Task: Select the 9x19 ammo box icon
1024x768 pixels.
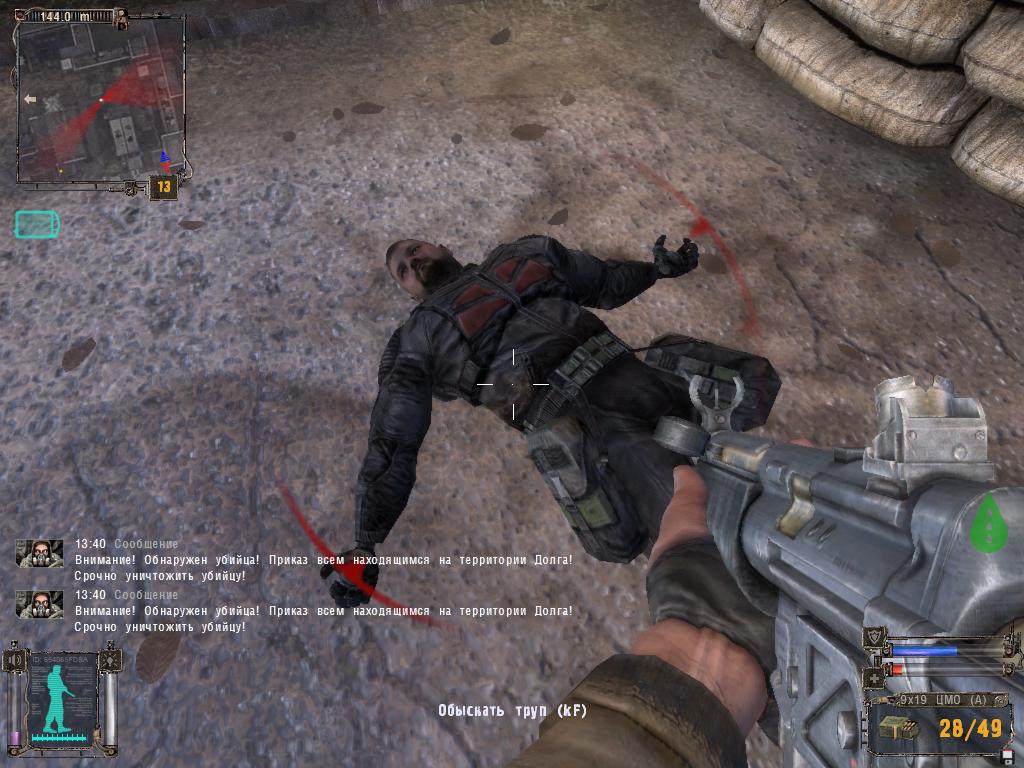Action: click(x=897, y=730)
